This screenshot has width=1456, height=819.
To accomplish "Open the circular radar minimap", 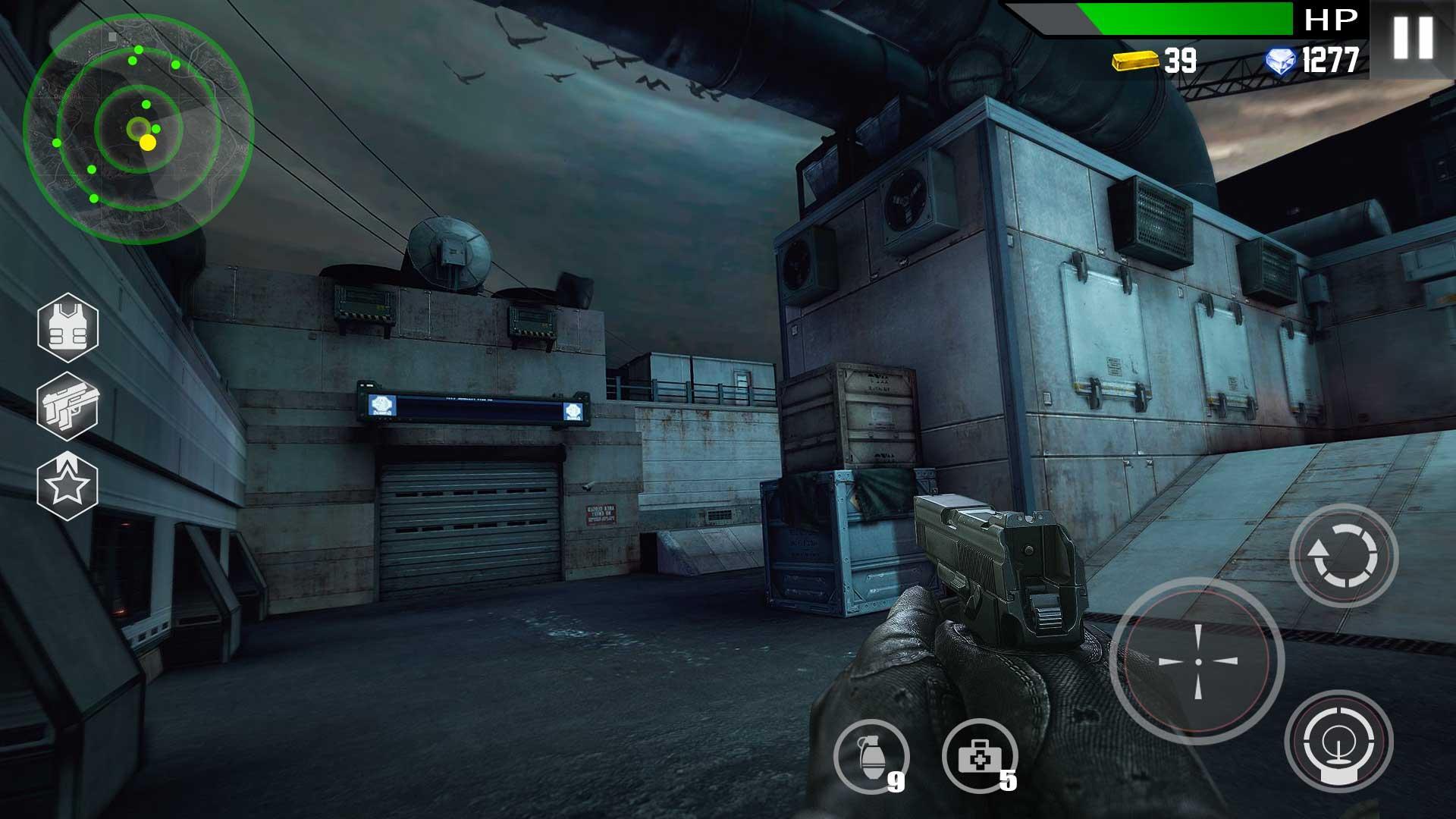I will coord(138,127).
